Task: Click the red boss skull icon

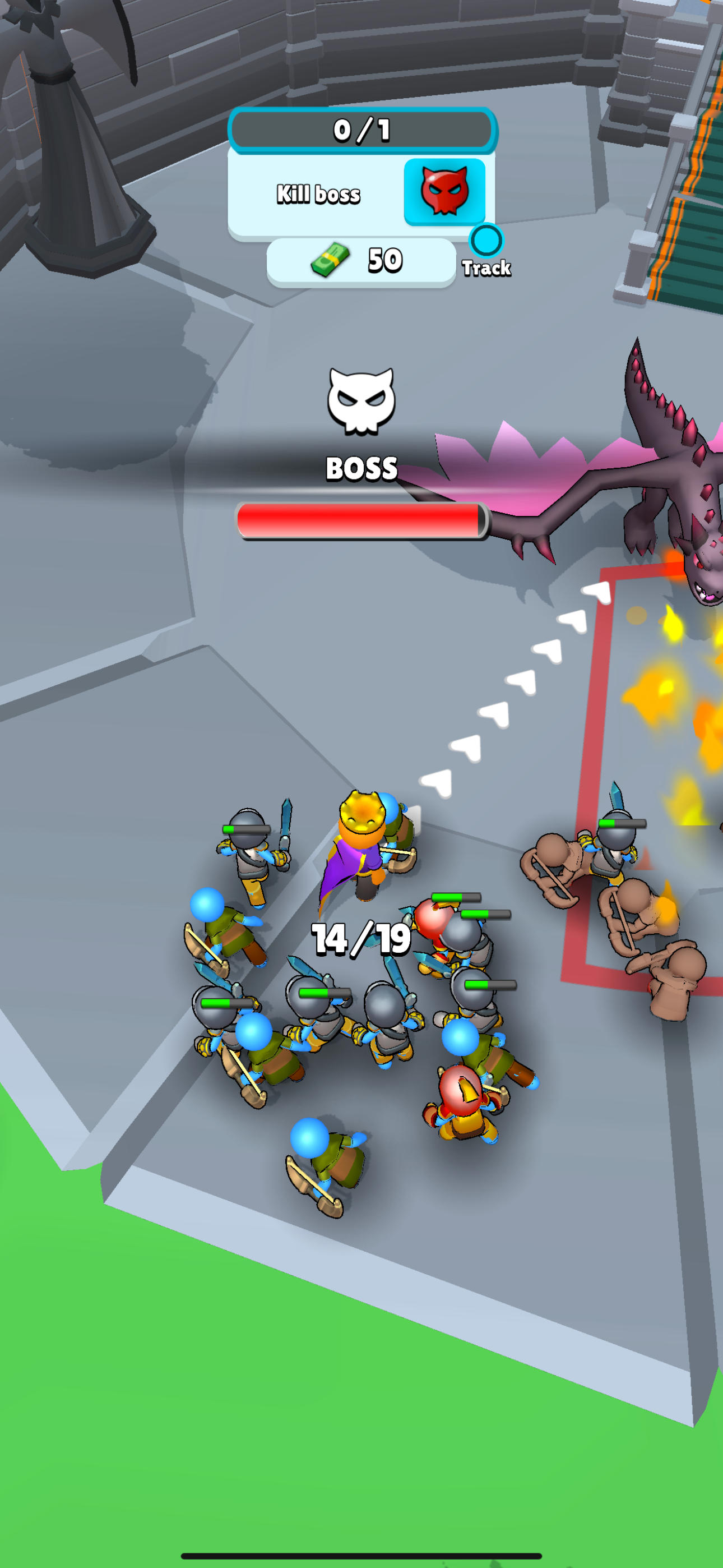Action: [x=445, y=191]
